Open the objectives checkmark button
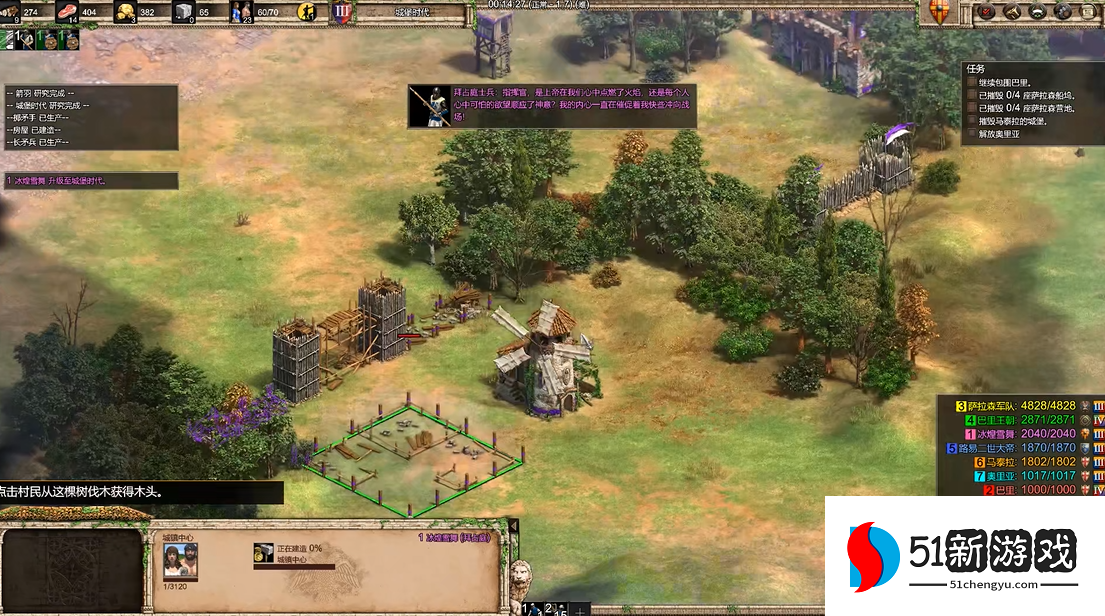The image size is (1105, 616). 987,11
